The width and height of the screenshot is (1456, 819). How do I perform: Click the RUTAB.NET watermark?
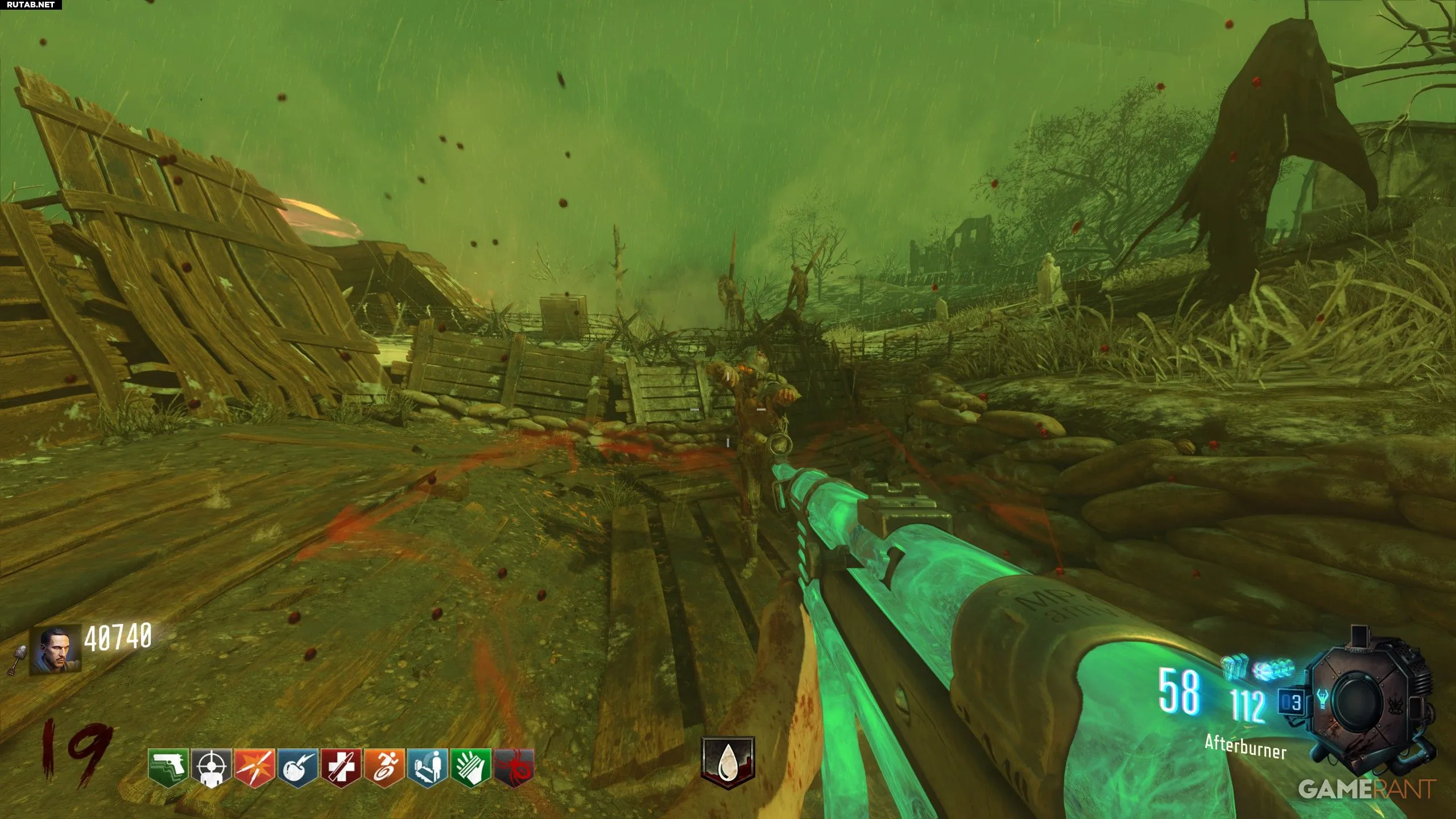click(x=31, y=5)
